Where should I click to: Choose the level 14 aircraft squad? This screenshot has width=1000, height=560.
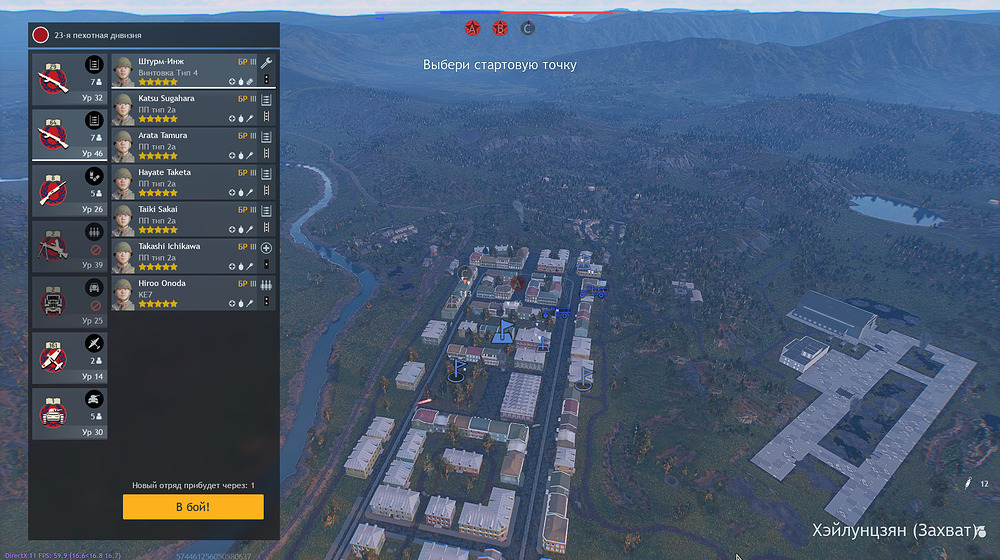click(x=70, y=358)
